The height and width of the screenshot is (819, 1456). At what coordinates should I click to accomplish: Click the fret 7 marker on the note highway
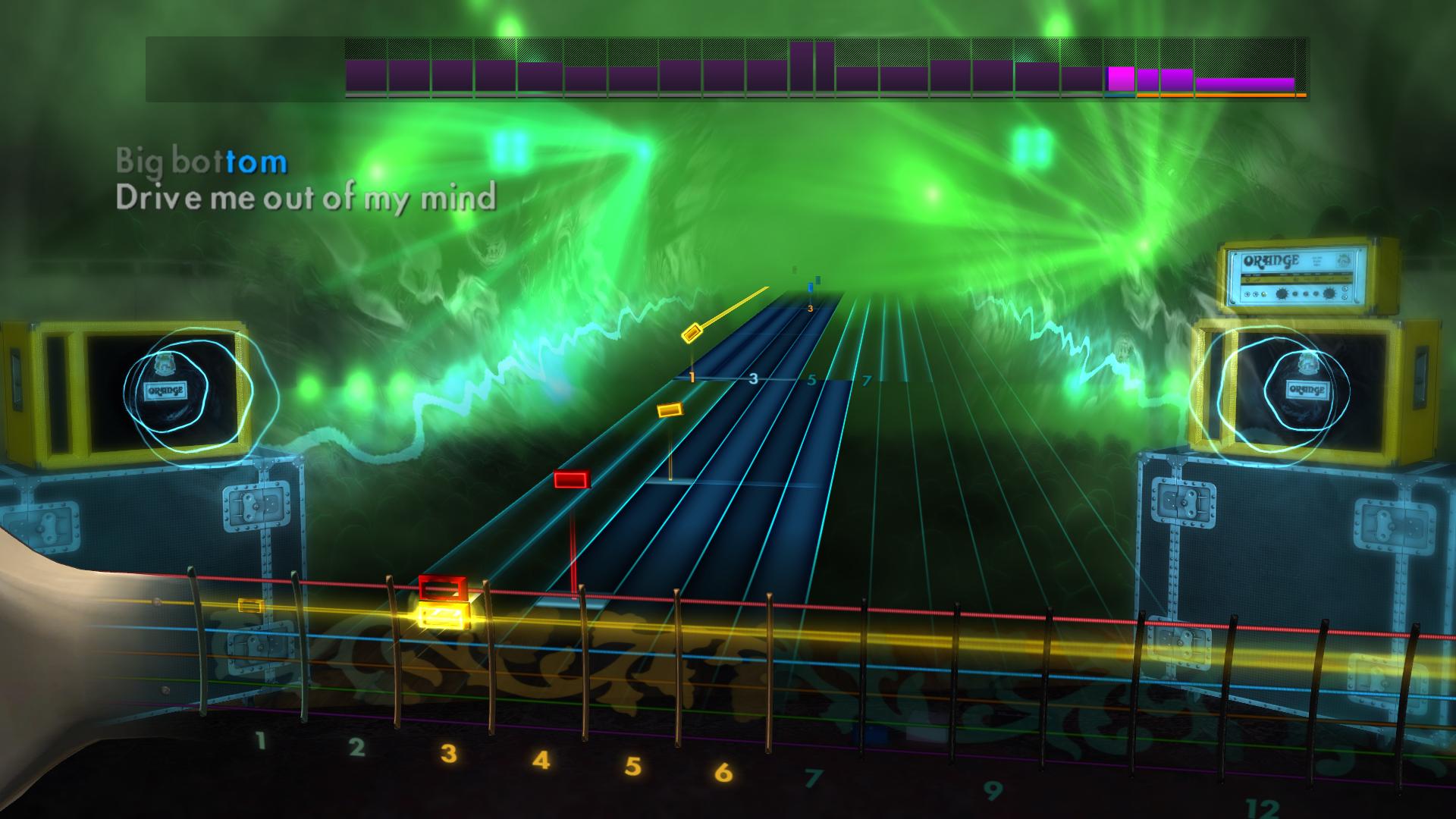(x=867, y=381)
